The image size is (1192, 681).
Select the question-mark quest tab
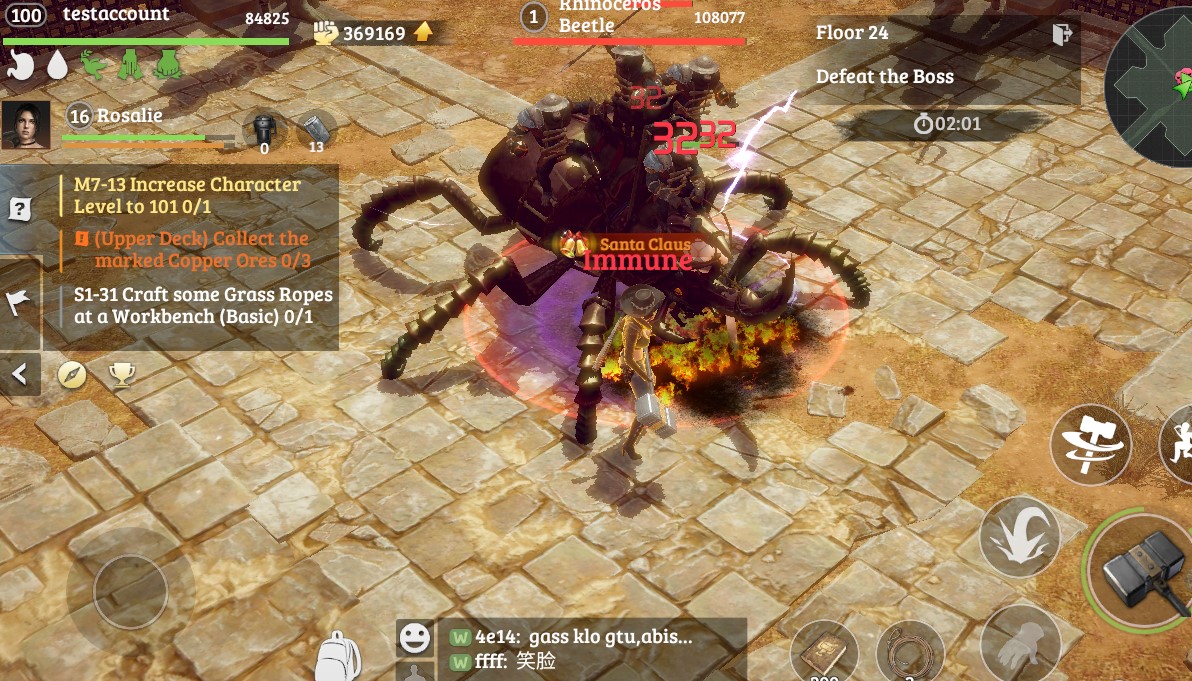[x=20, y=210]
